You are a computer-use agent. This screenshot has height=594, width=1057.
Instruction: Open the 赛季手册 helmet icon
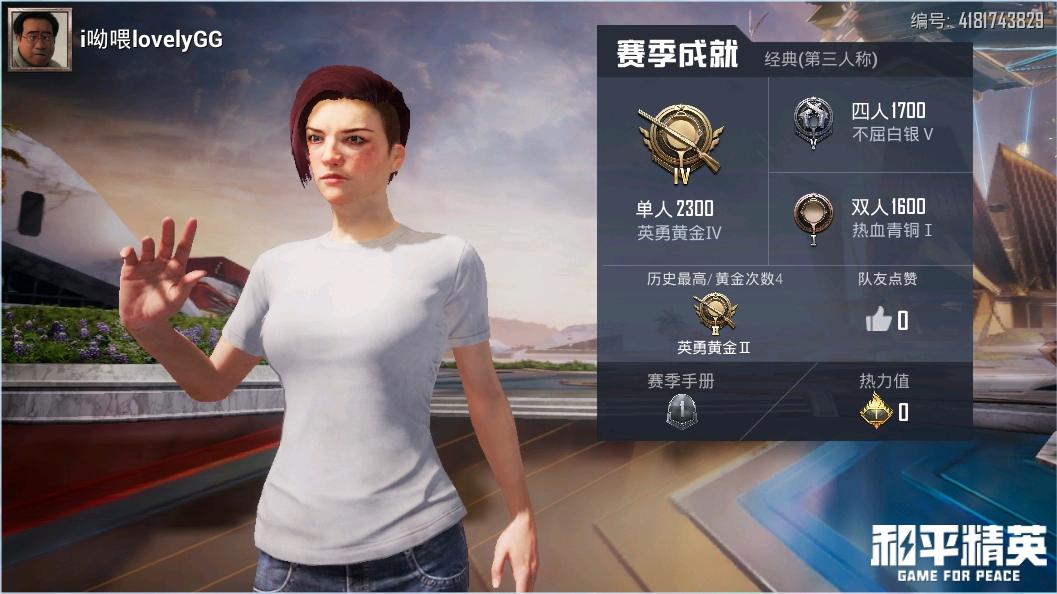(681, 411)
